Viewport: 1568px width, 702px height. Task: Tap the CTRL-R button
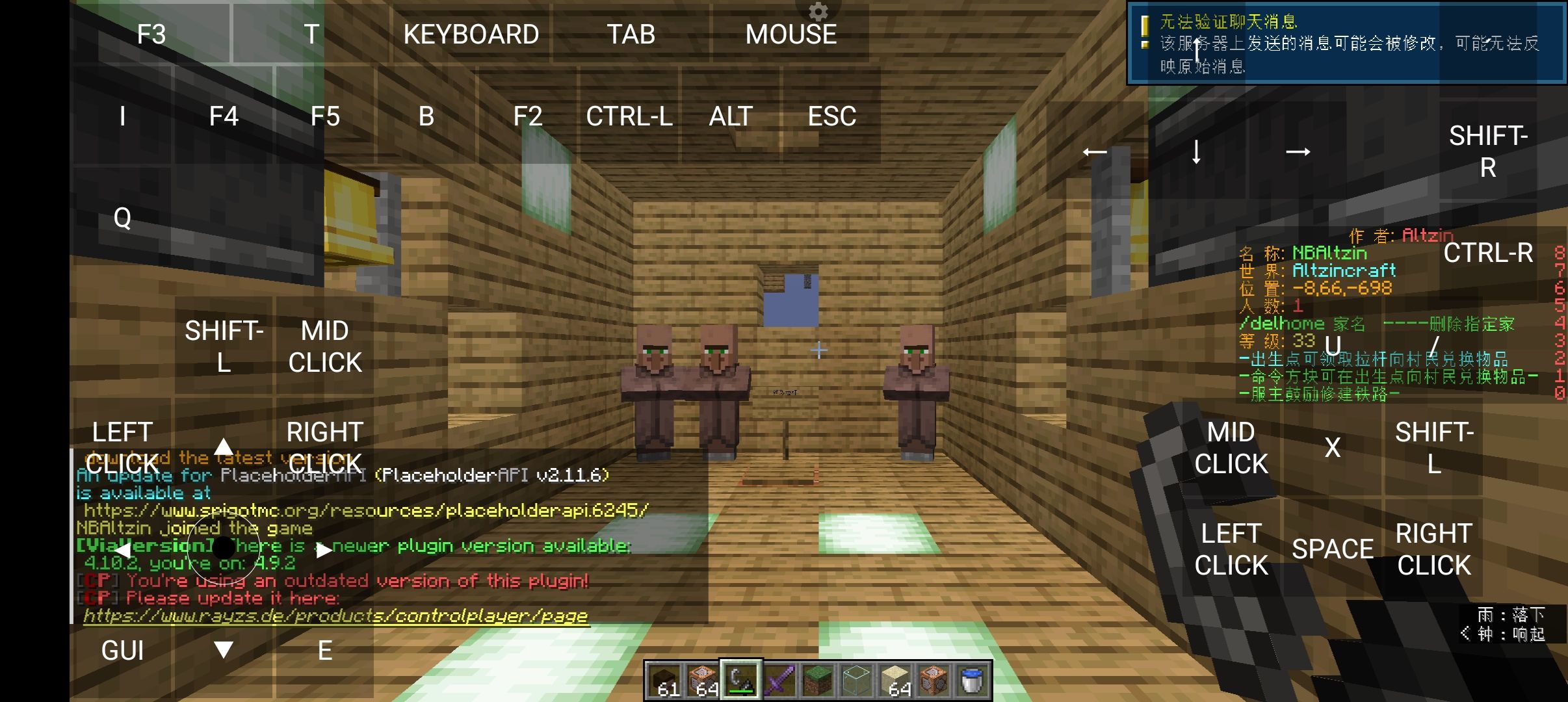click(1487, 253)
